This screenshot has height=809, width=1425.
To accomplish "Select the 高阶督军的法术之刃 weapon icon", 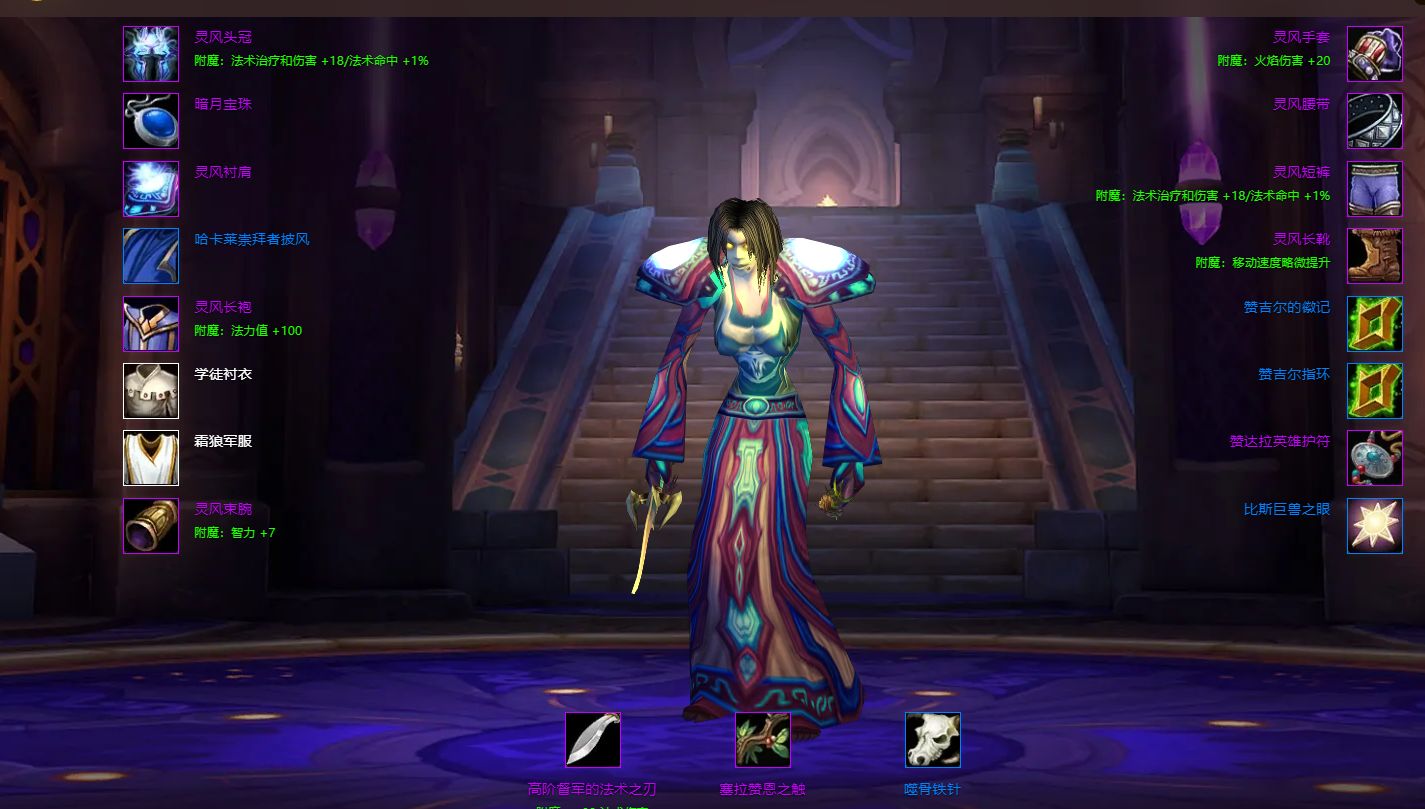I will 593,740.
